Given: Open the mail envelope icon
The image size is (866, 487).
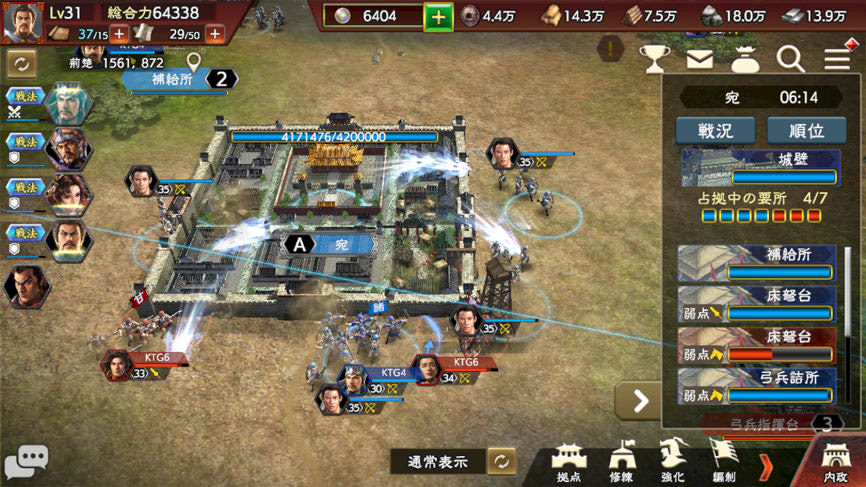Looking at the screenshot, I should (699, 59).
